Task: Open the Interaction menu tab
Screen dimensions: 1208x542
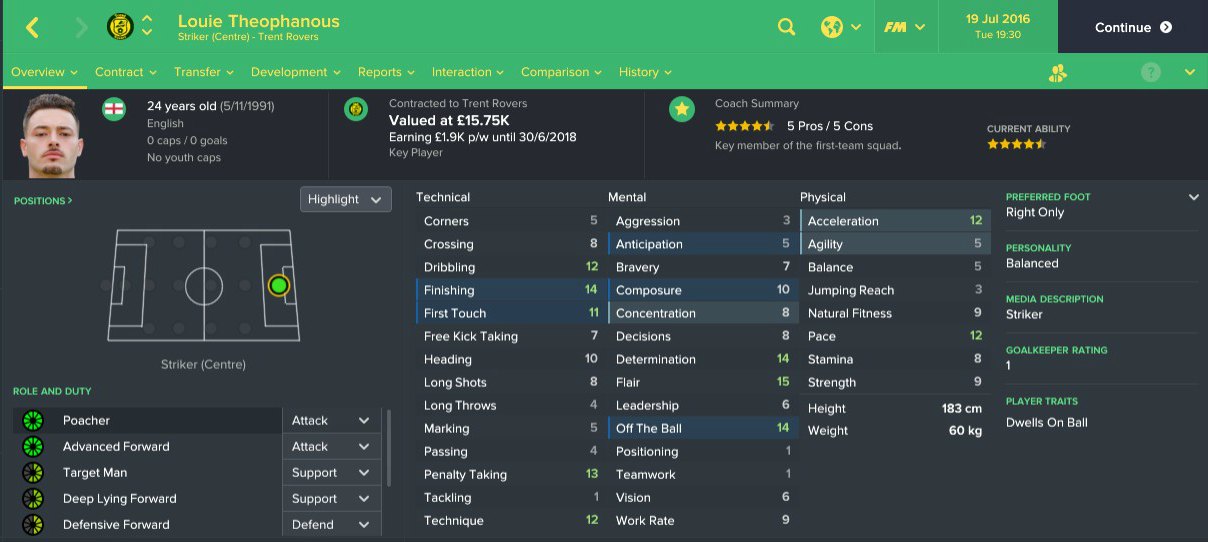Action: pos(467,72)
